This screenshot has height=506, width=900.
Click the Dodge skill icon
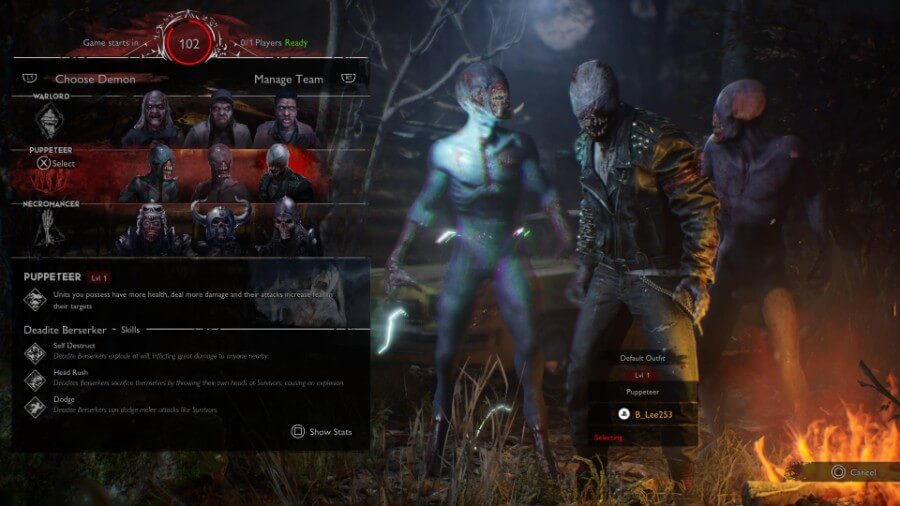click(x=35, y=406)
